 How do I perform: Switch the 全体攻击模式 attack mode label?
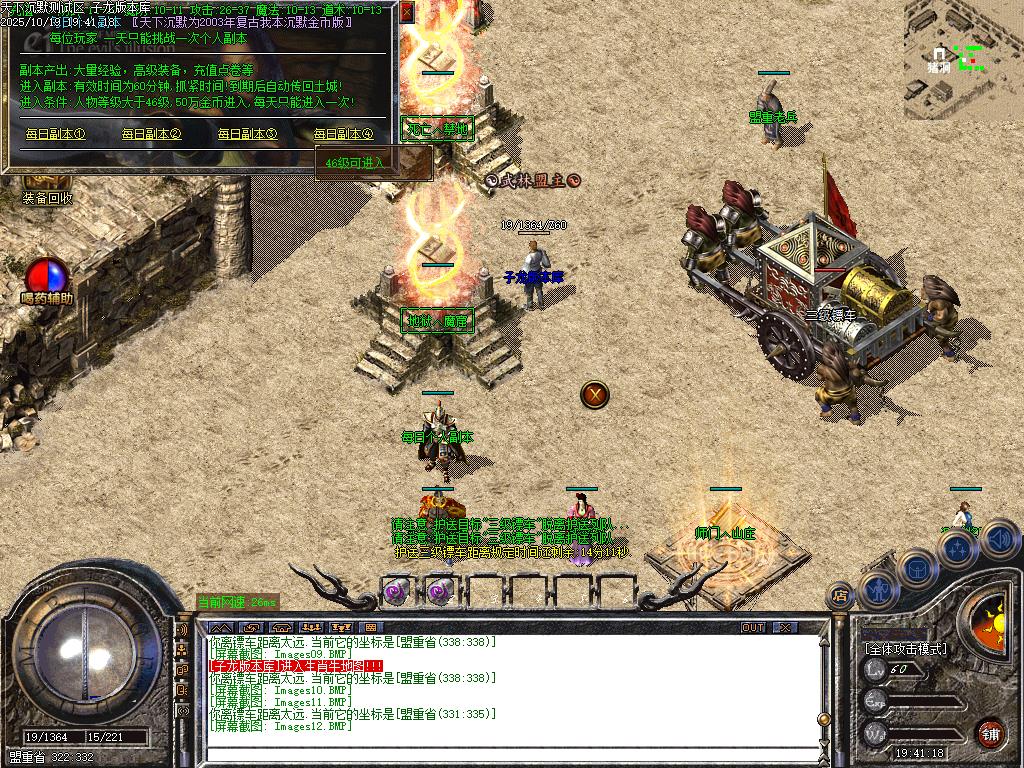point(904,649)
